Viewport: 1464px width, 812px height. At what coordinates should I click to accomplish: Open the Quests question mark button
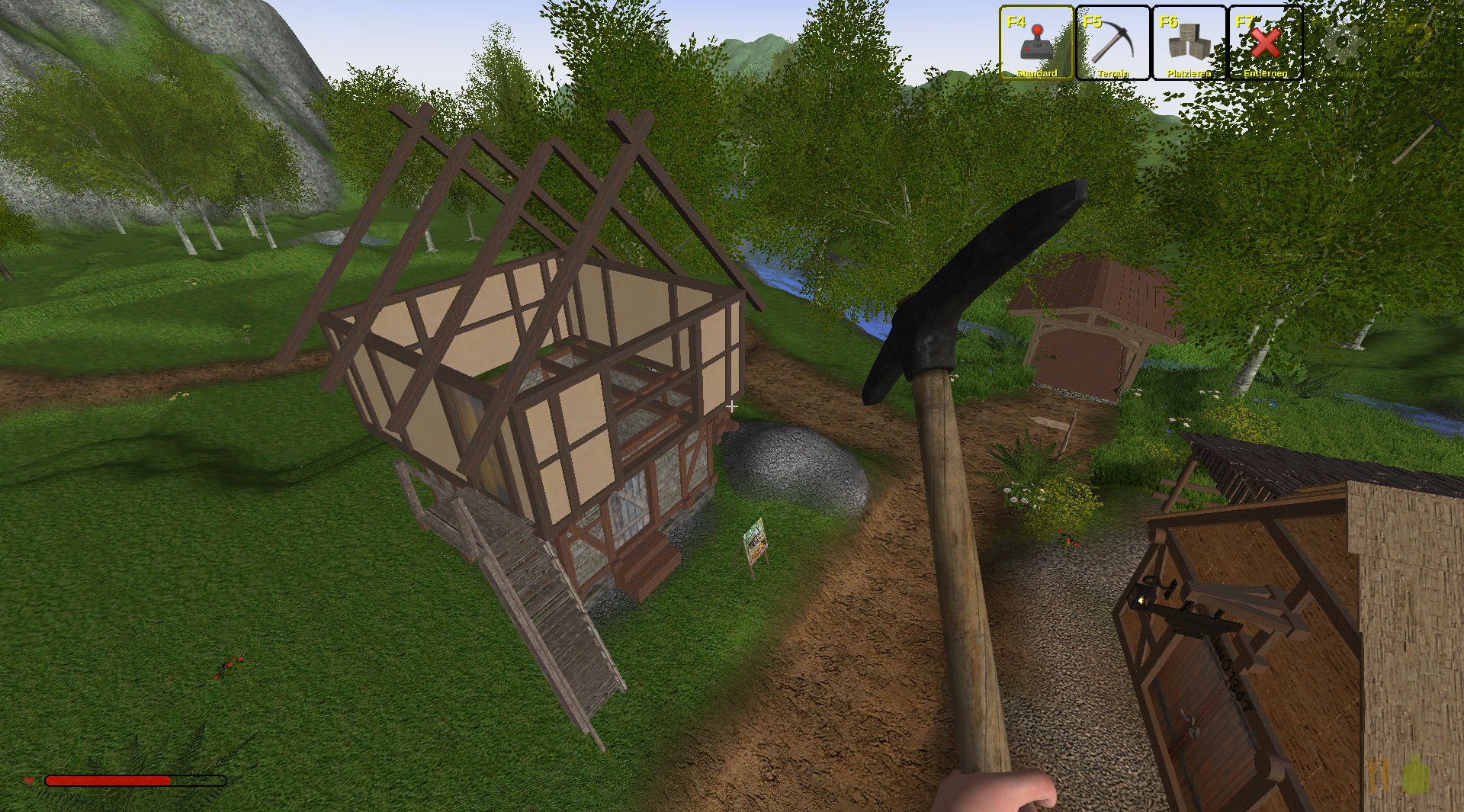(x=1417, y=43)
